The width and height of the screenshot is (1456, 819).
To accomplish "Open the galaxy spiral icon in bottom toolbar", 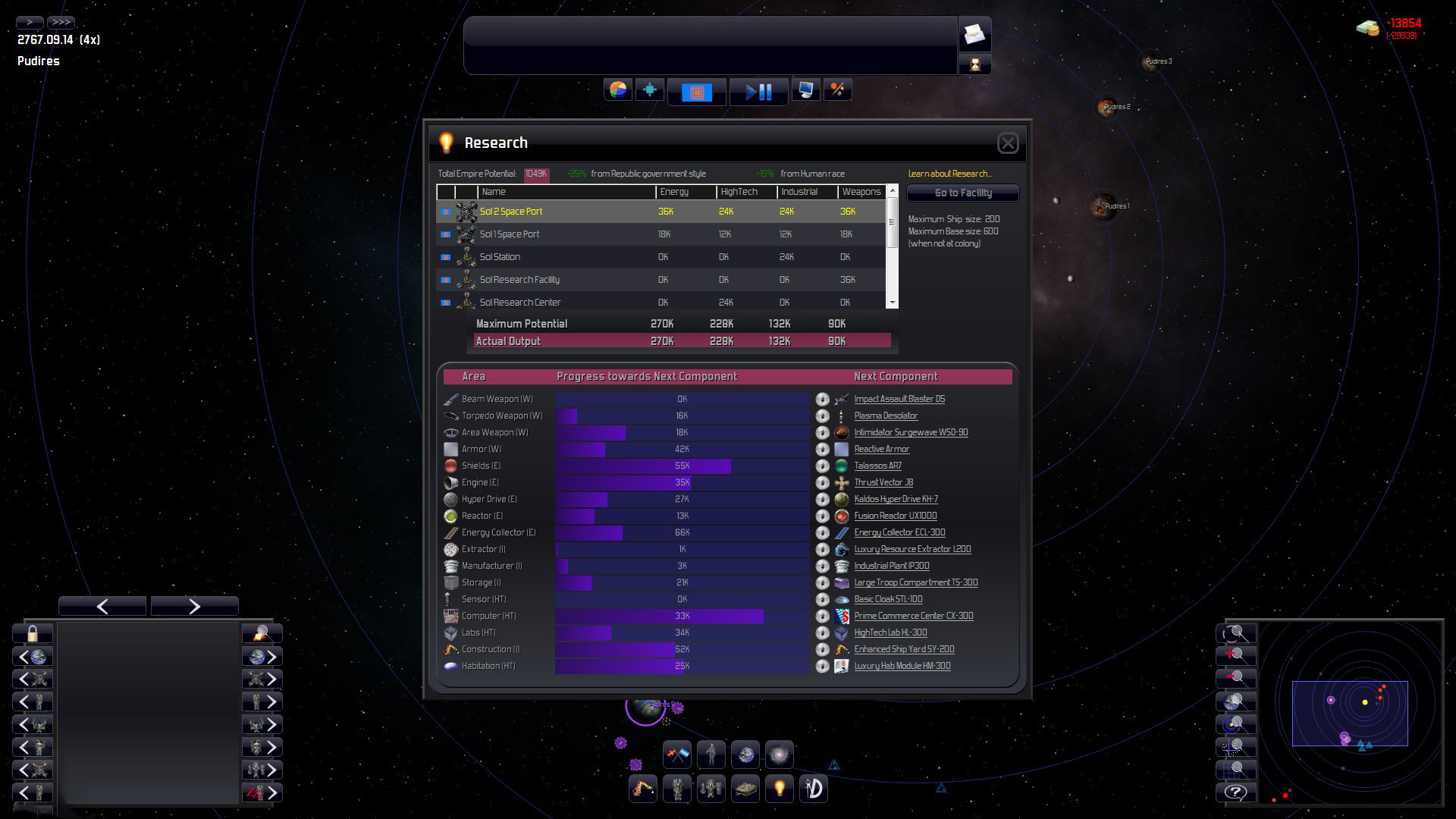I will tap(779, 755).
